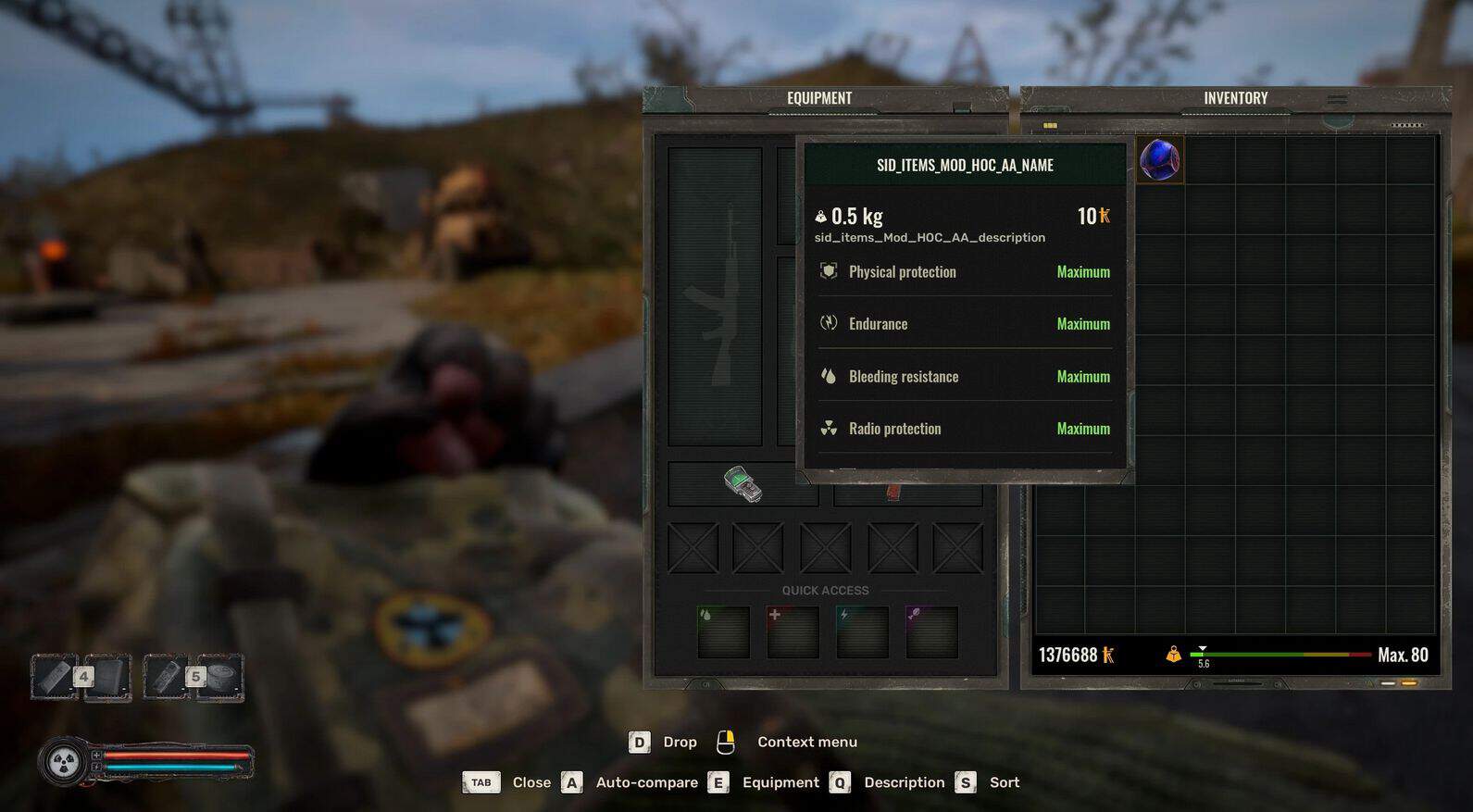Click the Close label in the bottom bar

(x=531, y=782)
